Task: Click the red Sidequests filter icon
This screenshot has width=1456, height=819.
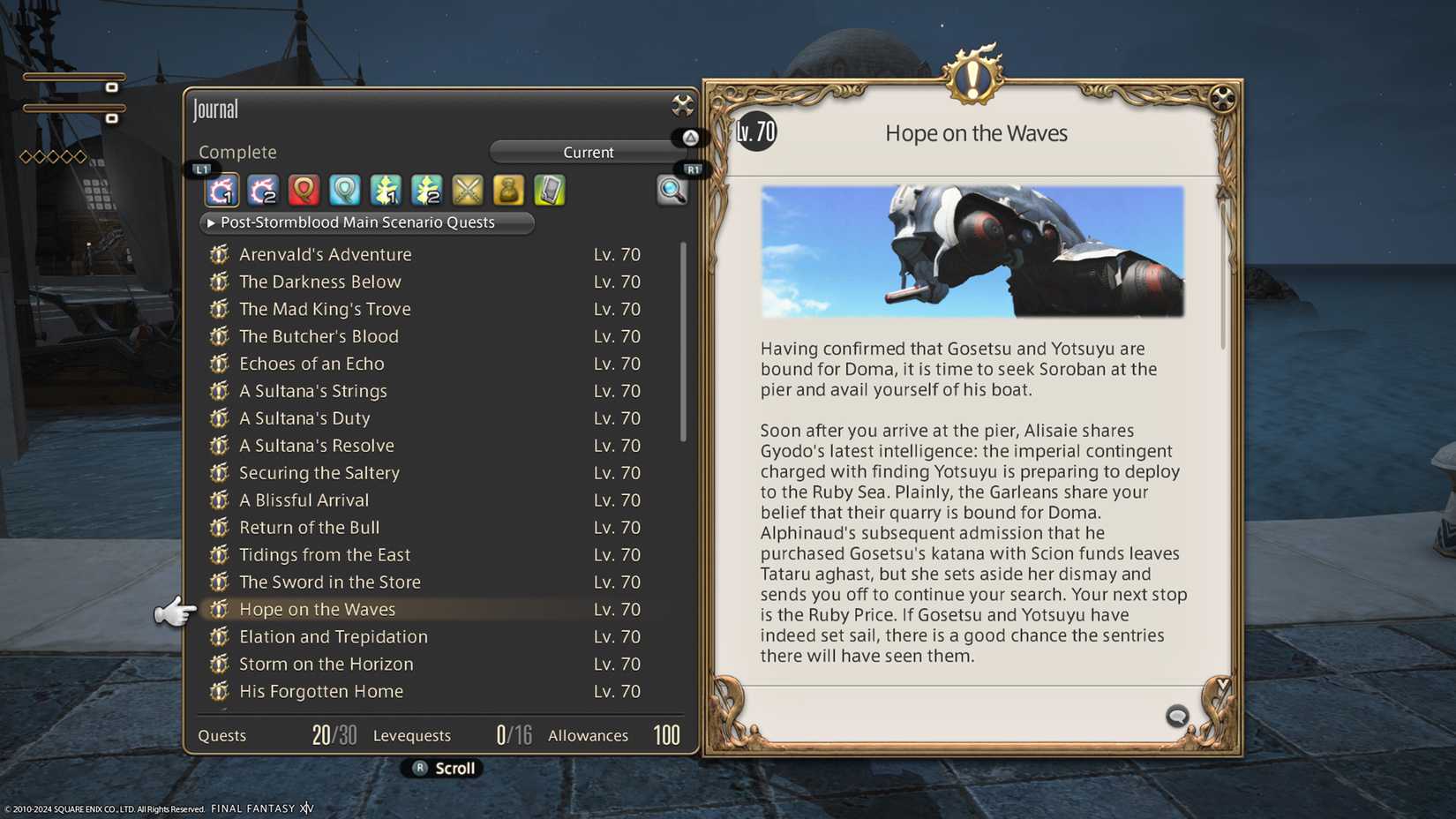Action: [x=304, y=190]
